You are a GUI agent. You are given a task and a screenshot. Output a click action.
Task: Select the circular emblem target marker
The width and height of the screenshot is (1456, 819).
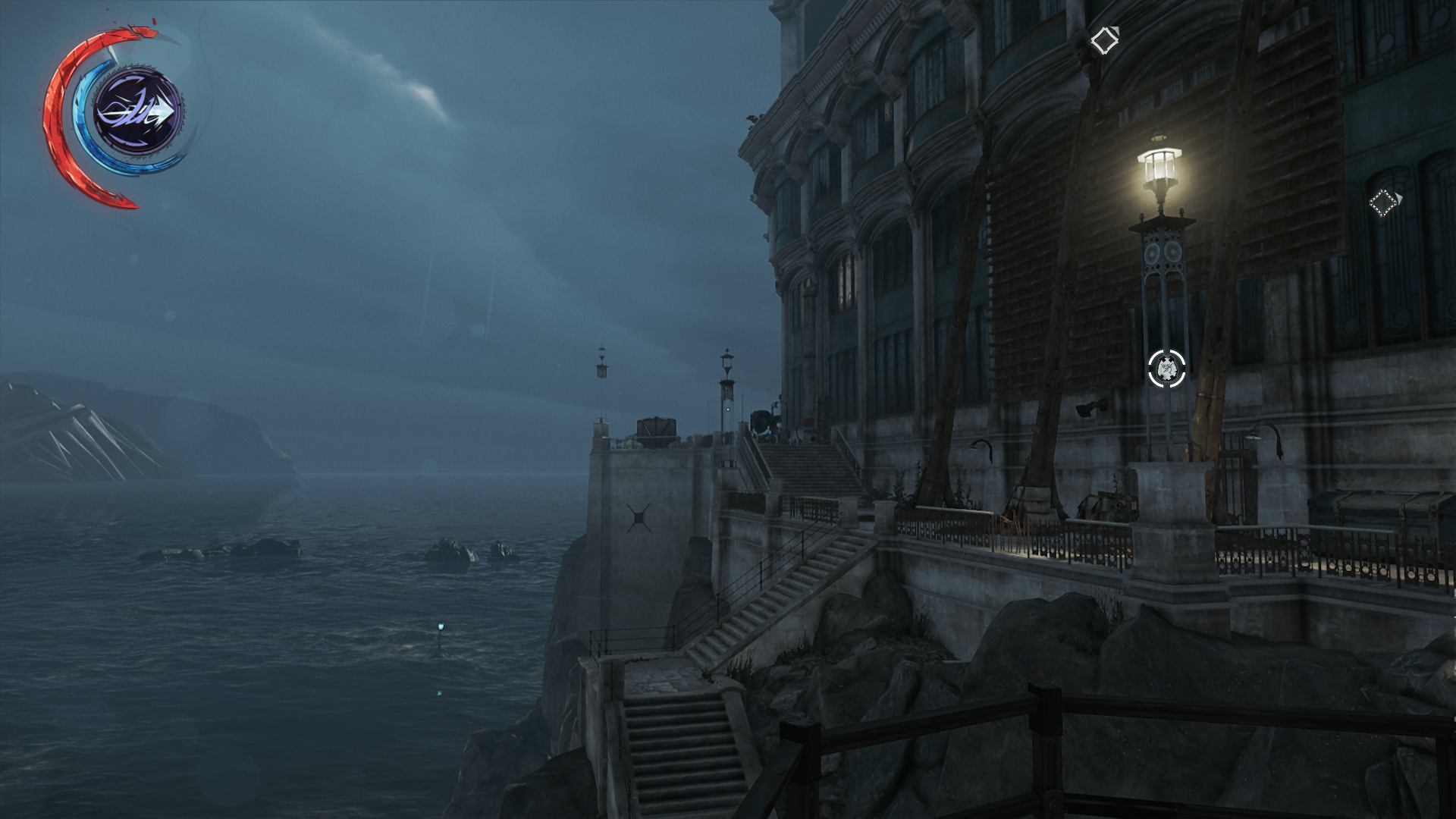tap(1166, 369)
